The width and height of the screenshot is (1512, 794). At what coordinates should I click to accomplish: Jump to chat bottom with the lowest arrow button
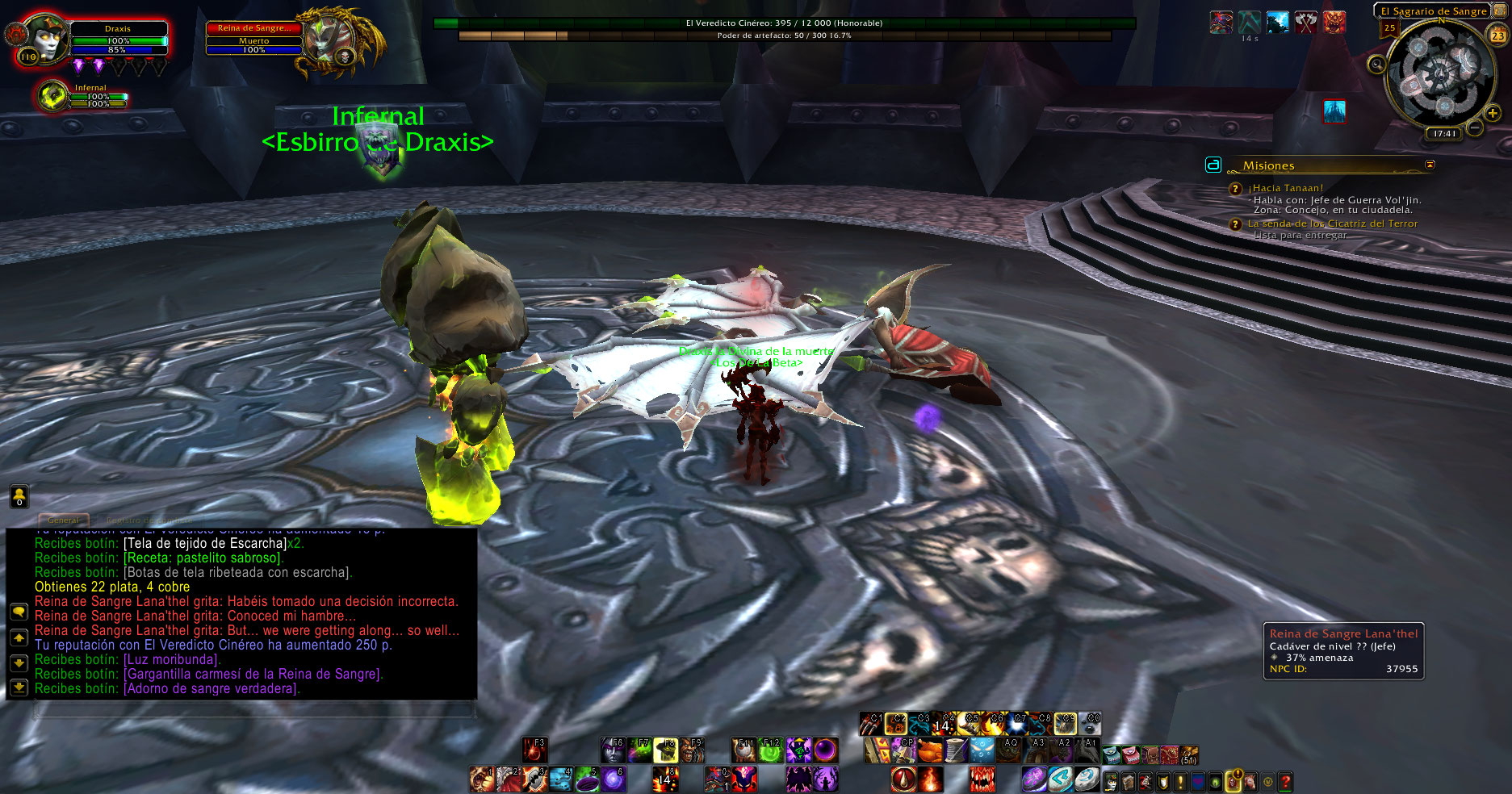(19, 687)
